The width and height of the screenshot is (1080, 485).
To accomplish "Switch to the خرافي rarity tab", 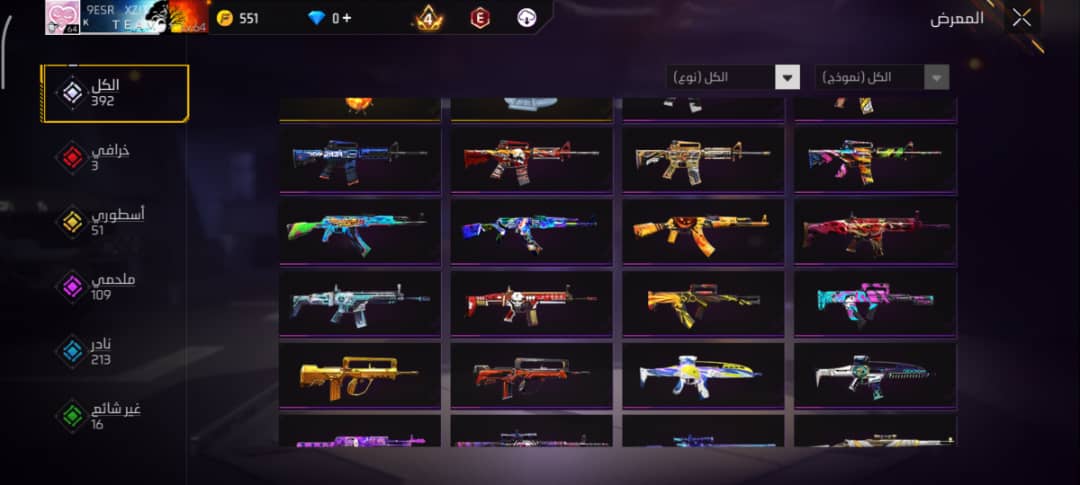I will pos(100,157).
